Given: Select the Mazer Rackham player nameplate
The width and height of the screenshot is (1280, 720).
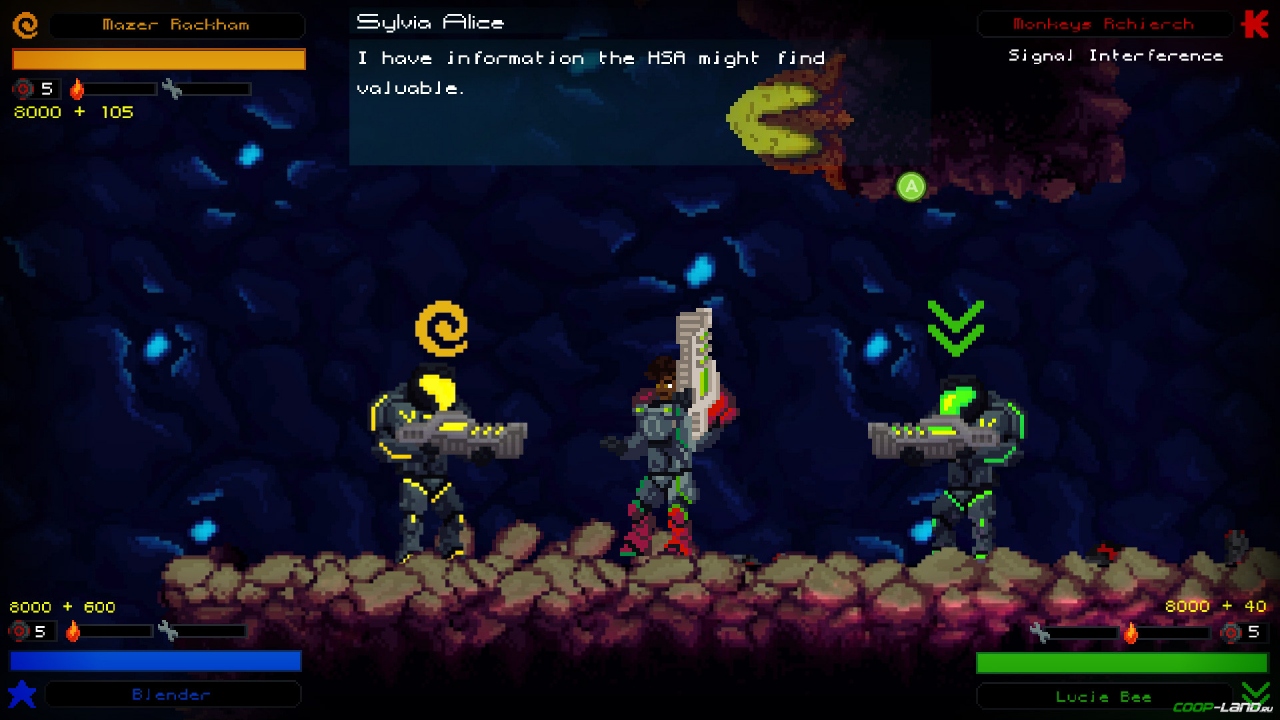Looking at the screenshot, I should (176, 25).
